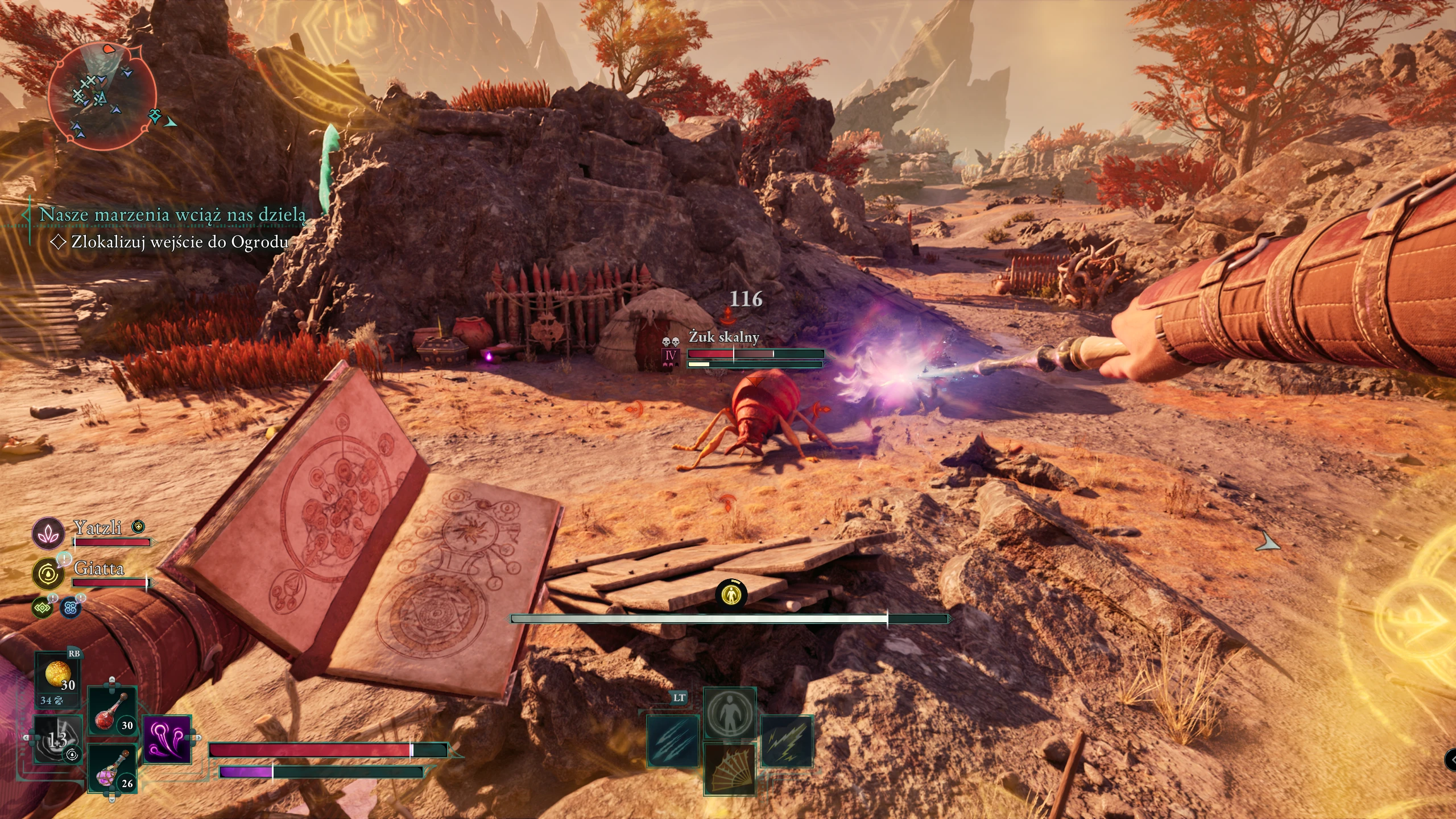Cast the flaming fan spell
The height and width of the screenshot is (819, 1456).
pos(730,768)
